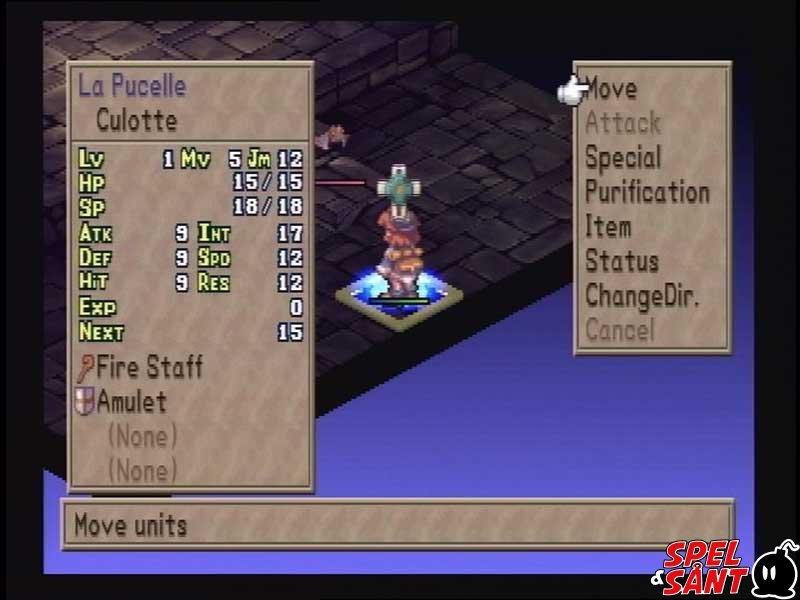Image resolution: width=800 pixels, height=600 pixels.
Task: Open the Special command list
Action: 622,158
